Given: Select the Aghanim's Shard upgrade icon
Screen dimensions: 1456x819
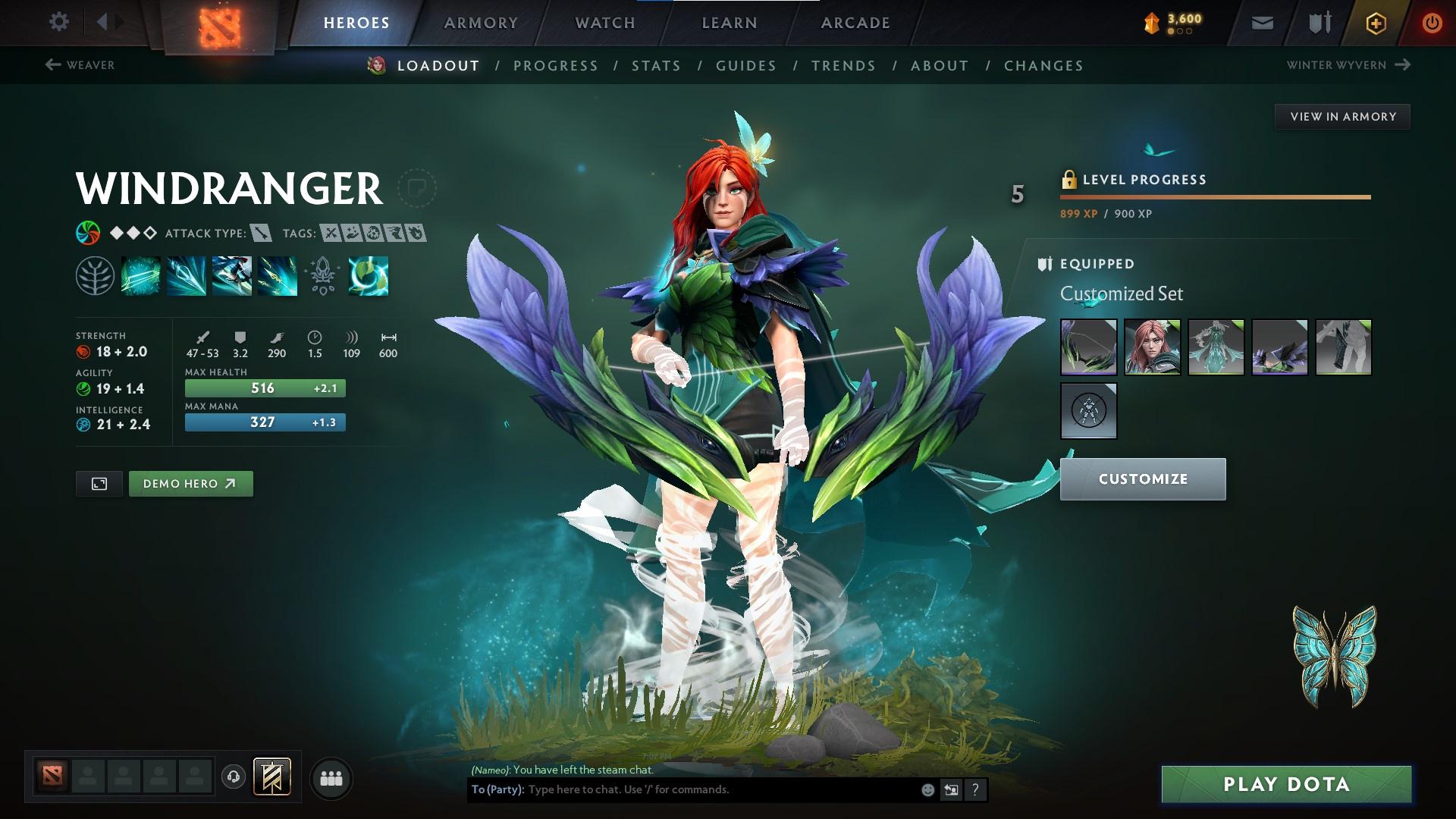Looking at the screenshot, I should coord(322,275).
